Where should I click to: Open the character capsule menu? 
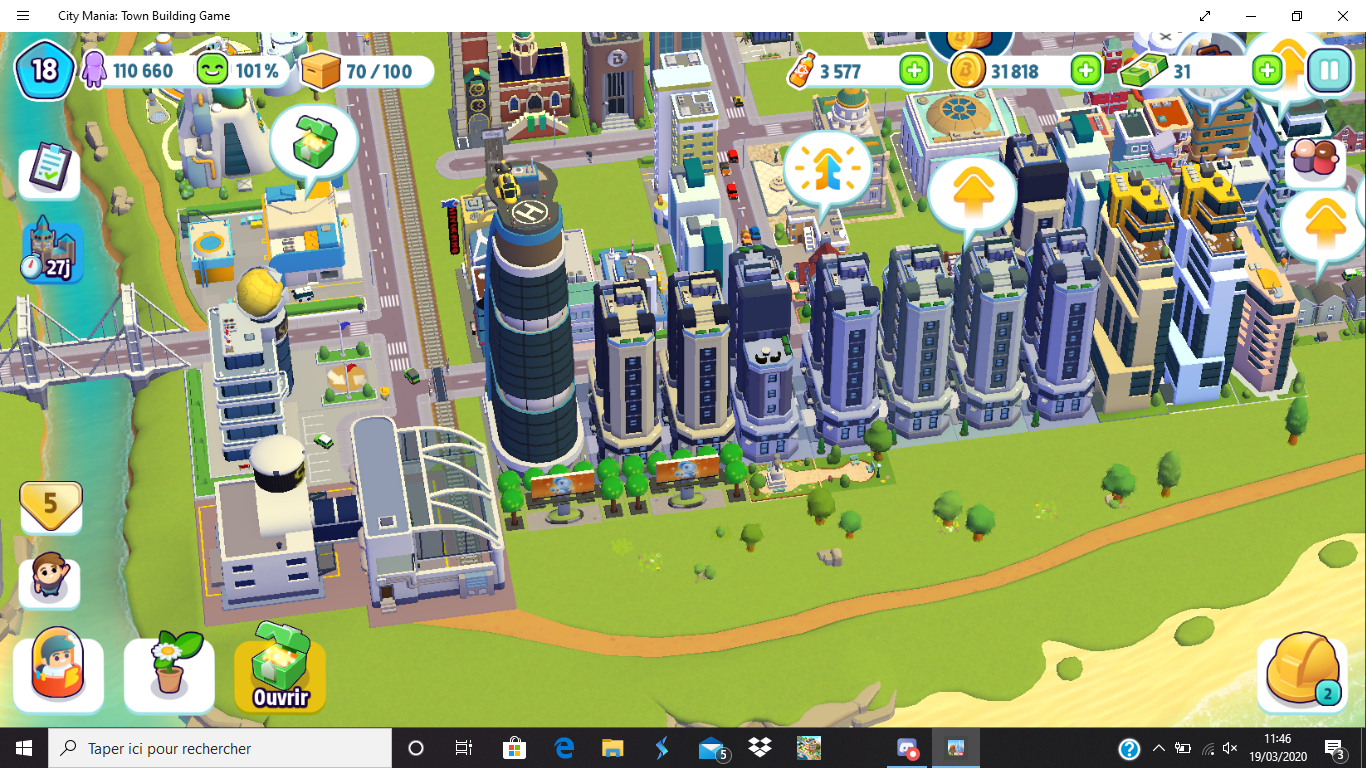tap(58, 673)
